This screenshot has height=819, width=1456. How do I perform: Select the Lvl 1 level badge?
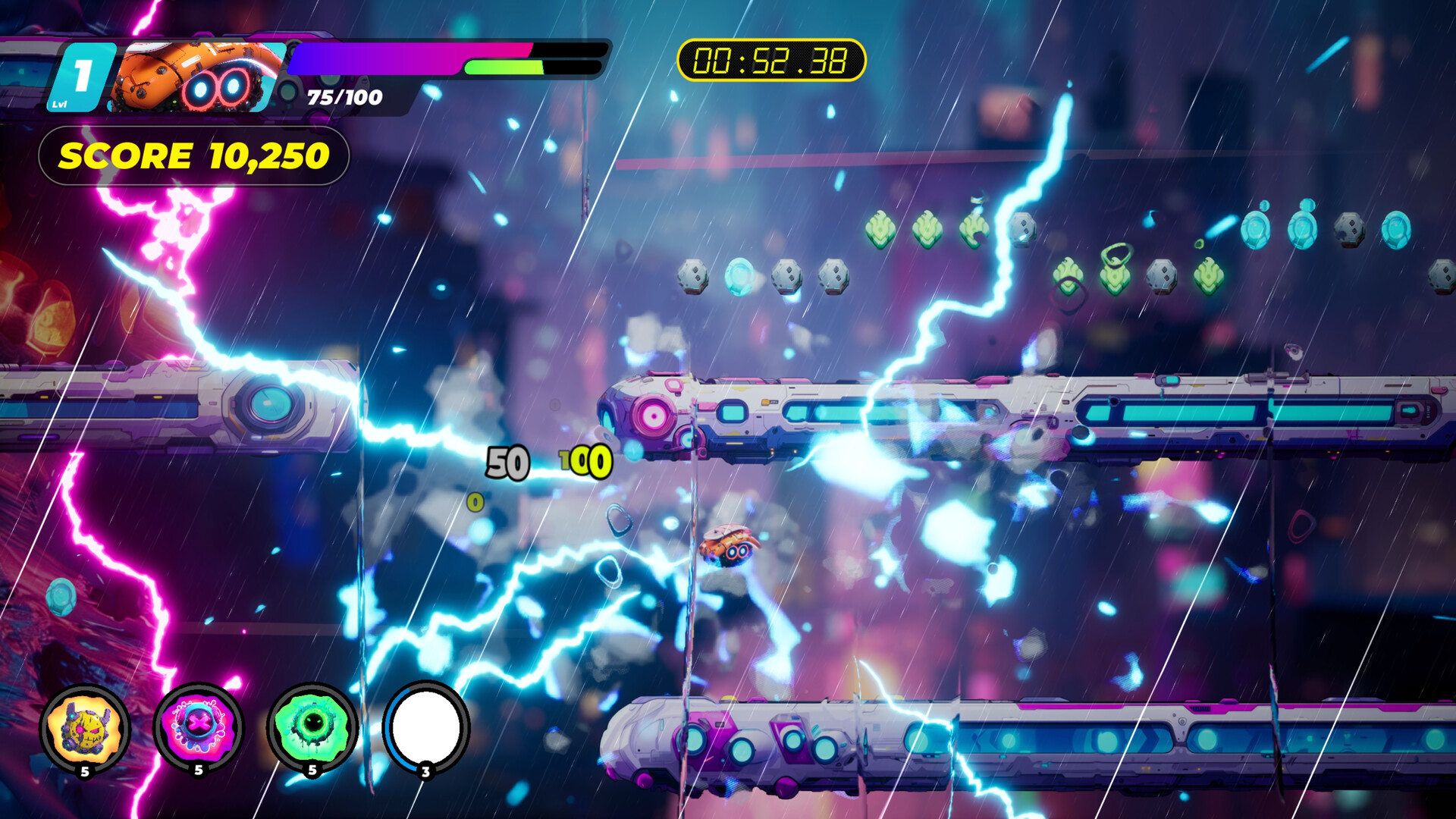pyautogui.click(x=80, y=75)
